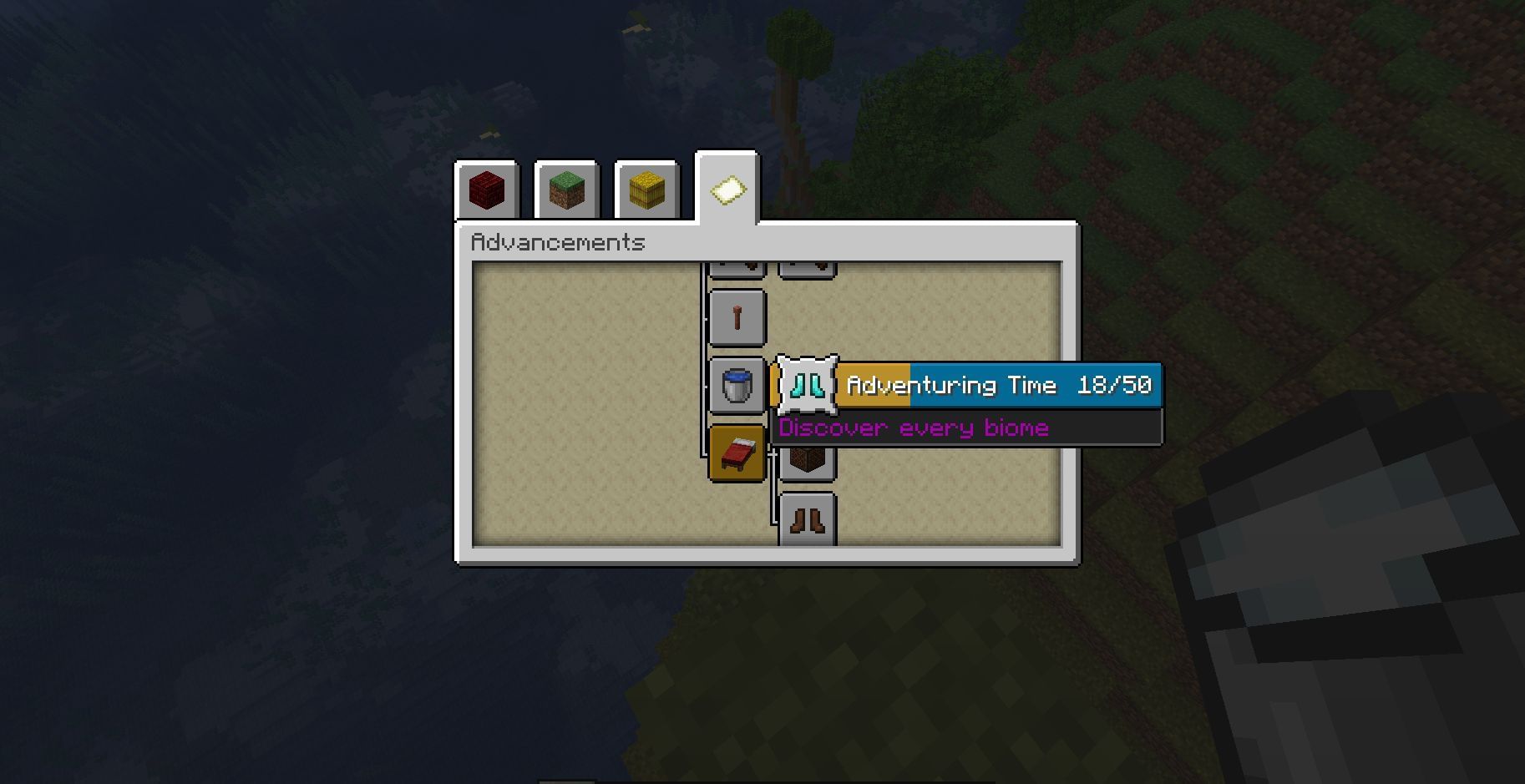Open the gold-framed red bed Sweet Dreams advancement

pyautogui.click(x=737, y=455)
